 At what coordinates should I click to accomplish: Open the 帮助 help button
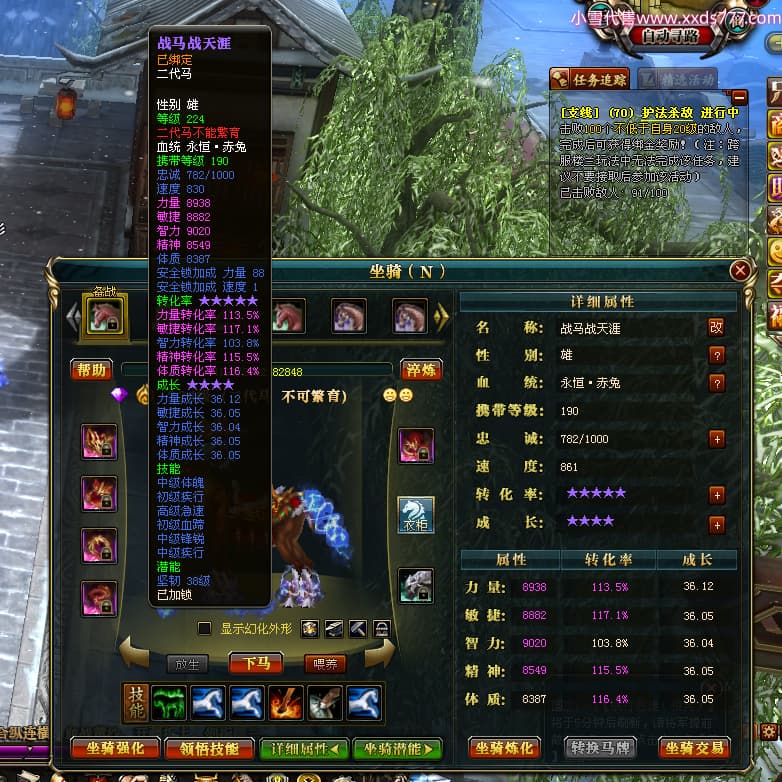pos(91,370)
